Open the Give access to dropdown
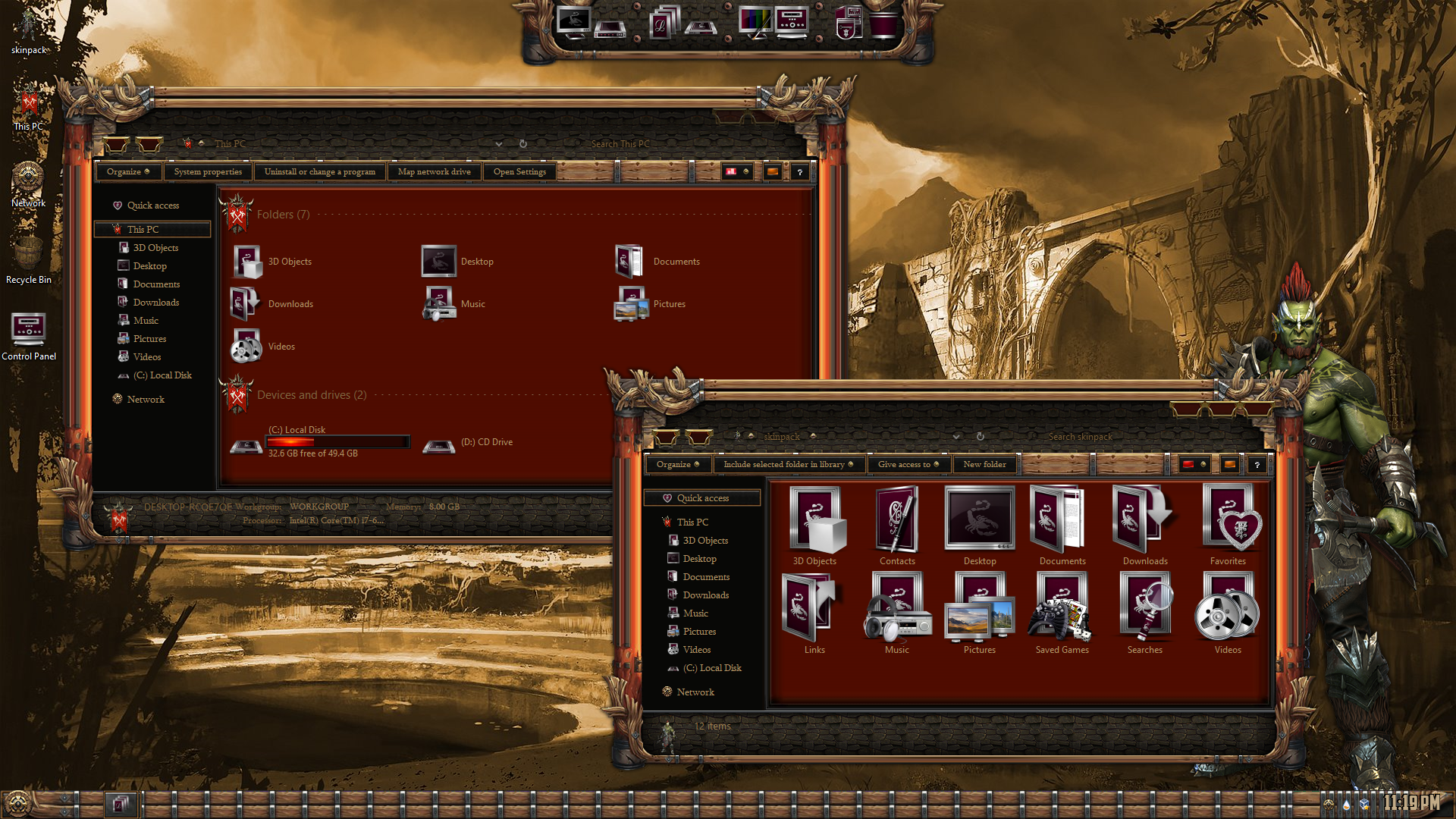This screenshot has height=819, width=1456. pyautogui.click(x=908, y=464)
